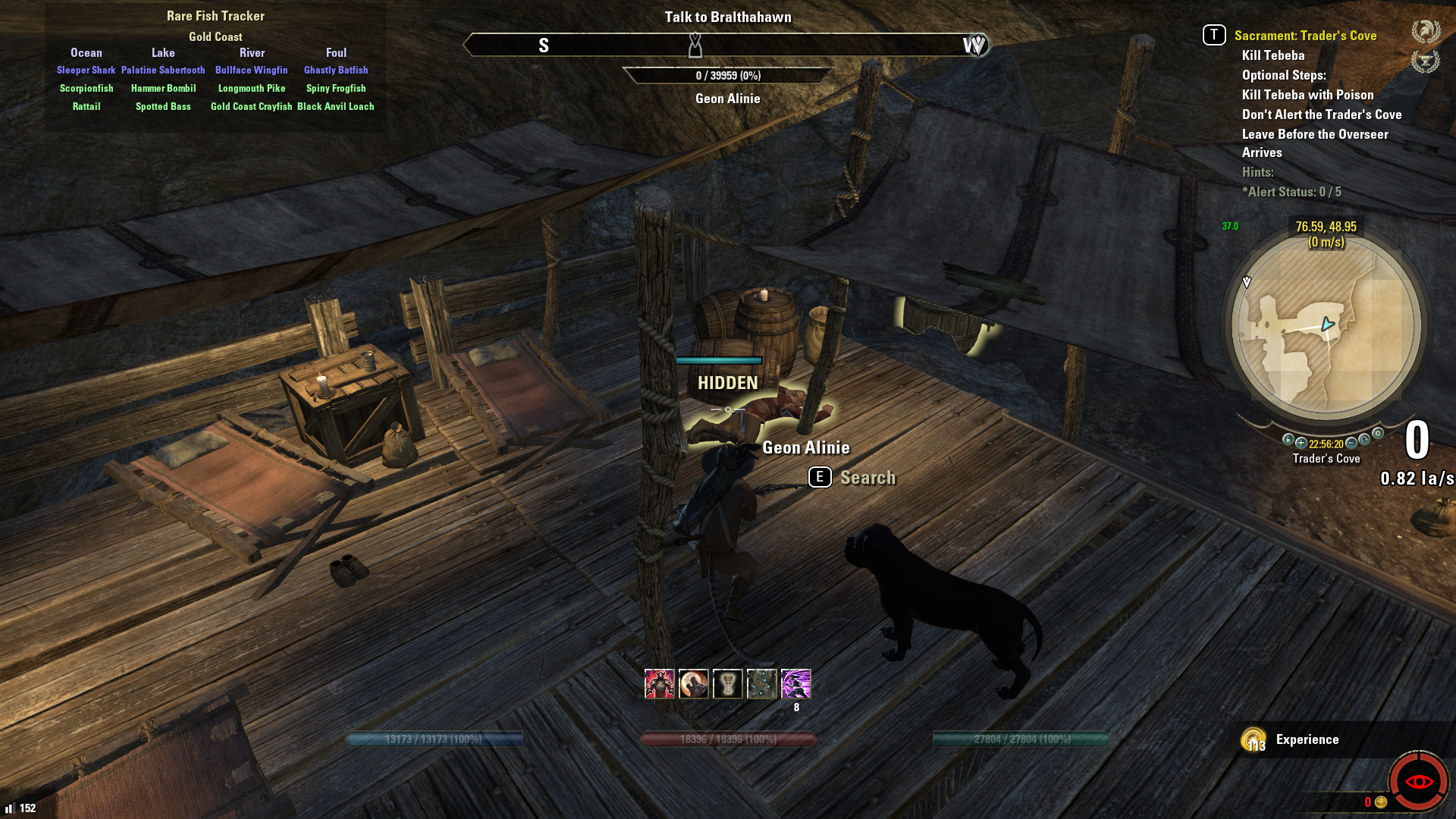Activate the howling werewolf moon ability
Screen dimensions: 1456x819
tap(693, 684)
